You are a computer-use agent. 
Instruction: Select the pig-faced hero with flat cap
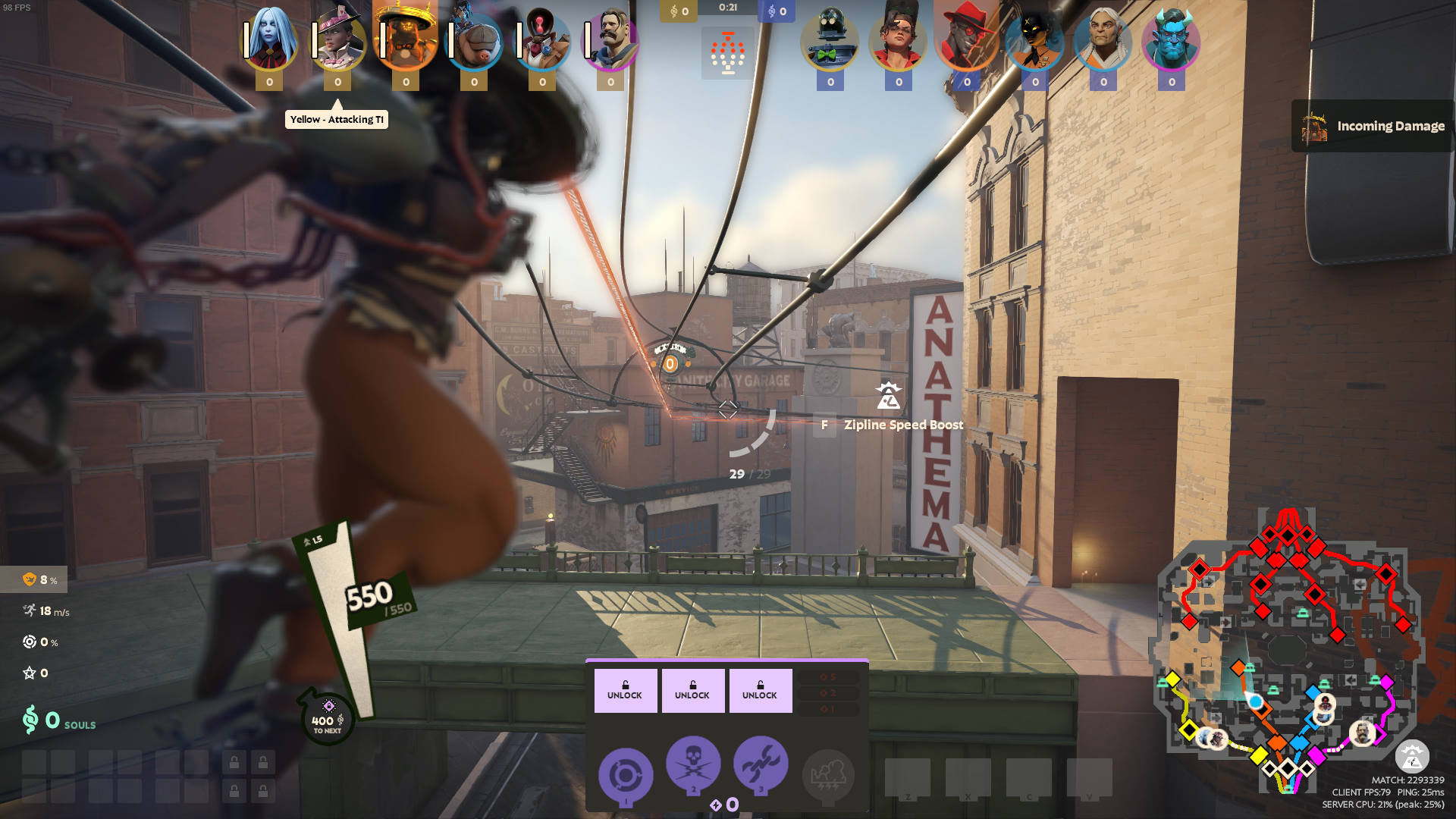(x=474, y=39)
